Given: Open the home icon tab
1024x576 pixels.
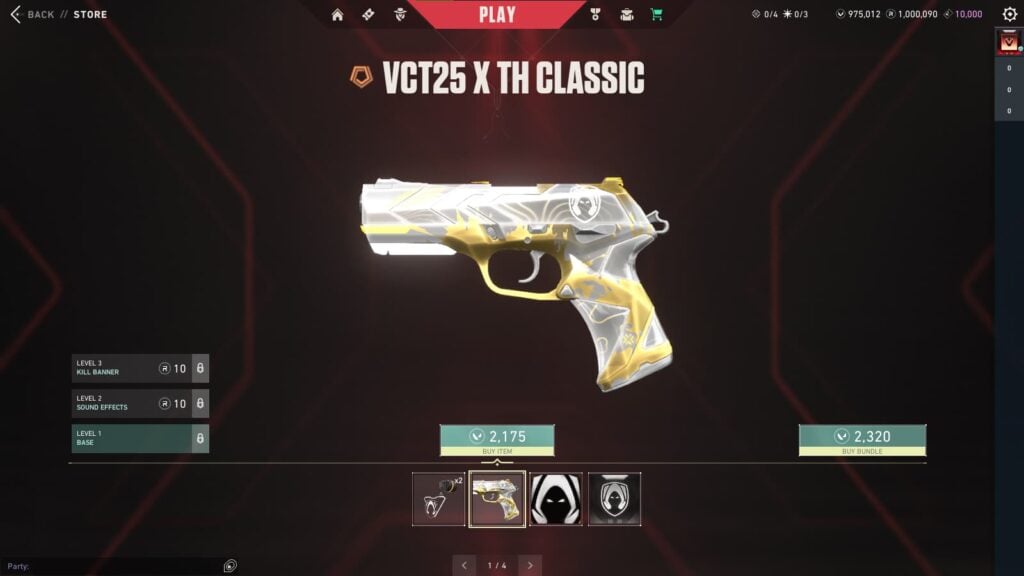Looking at the screenshot, I should click(x=338, y=14).
